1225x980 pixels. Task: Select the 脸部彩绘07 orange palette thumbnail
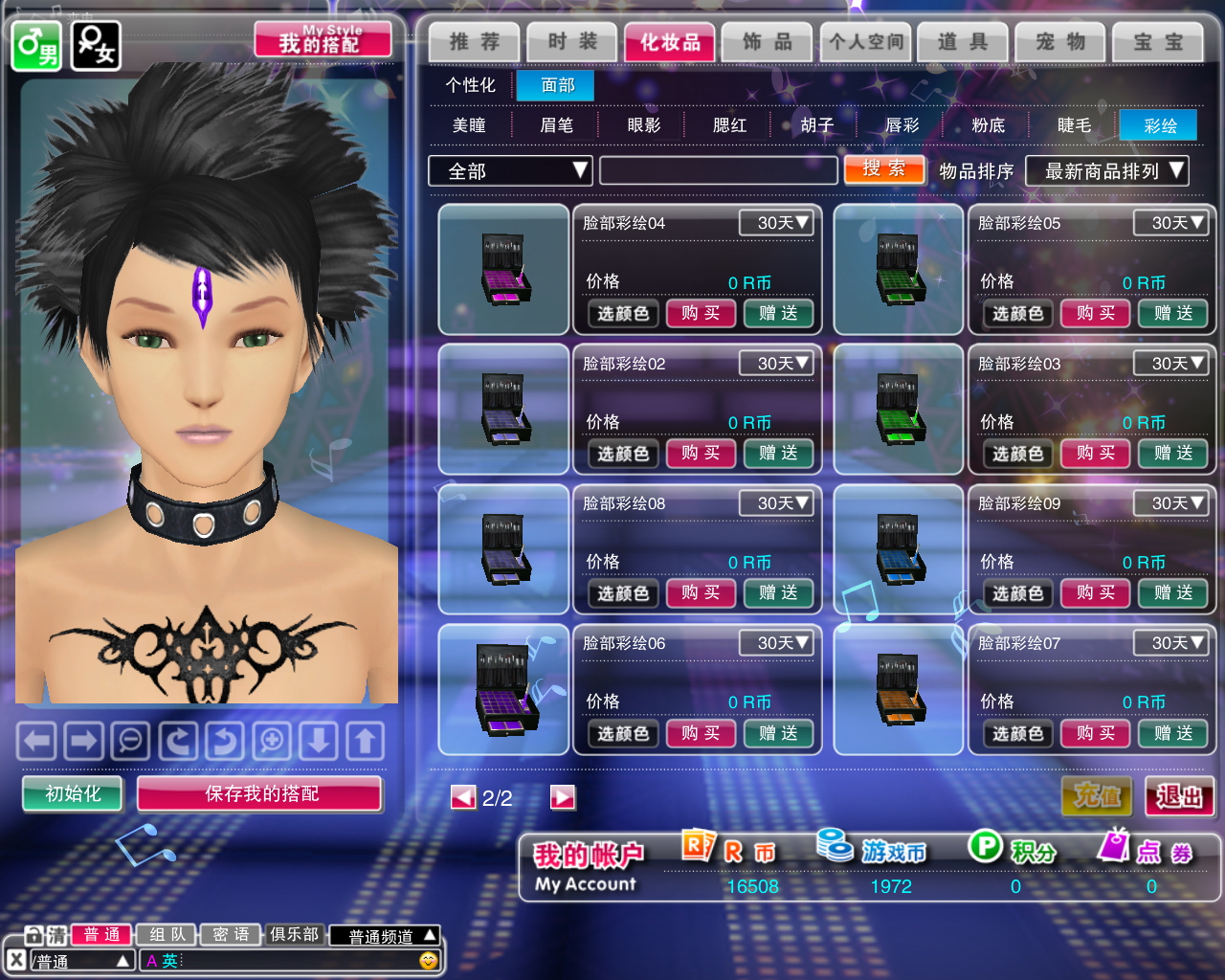point(899,690)
